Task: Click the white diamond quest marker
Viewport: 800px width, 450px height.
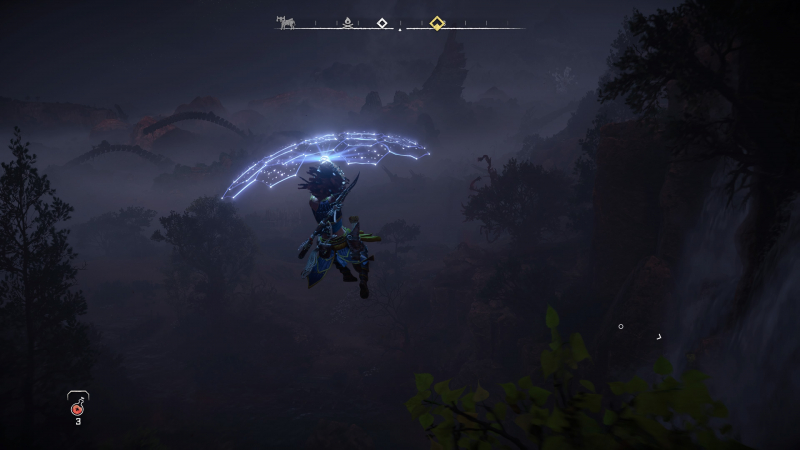Action: 381,22
